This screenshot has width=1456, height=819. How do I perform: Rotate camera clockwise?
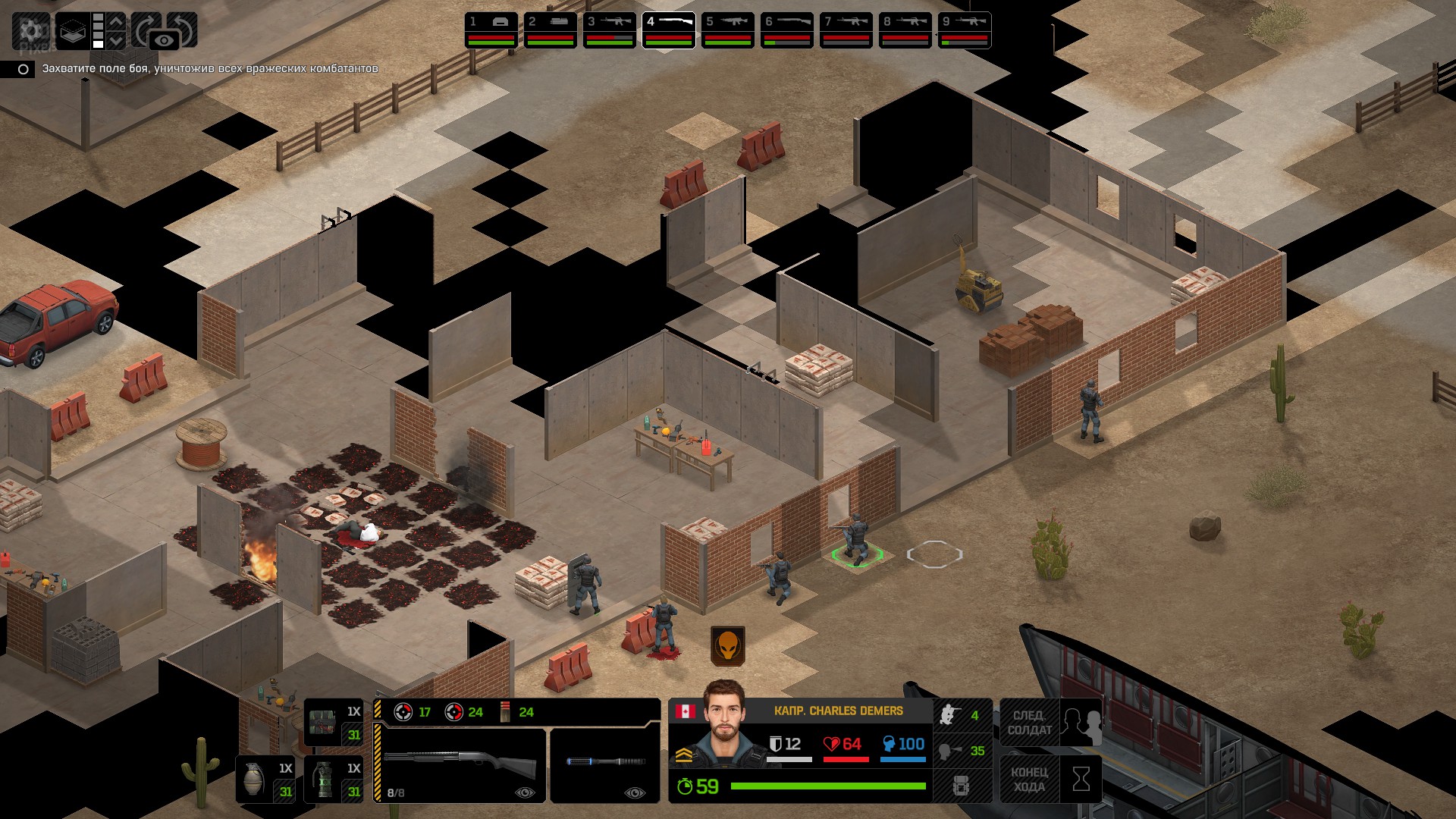click(146, 27)
